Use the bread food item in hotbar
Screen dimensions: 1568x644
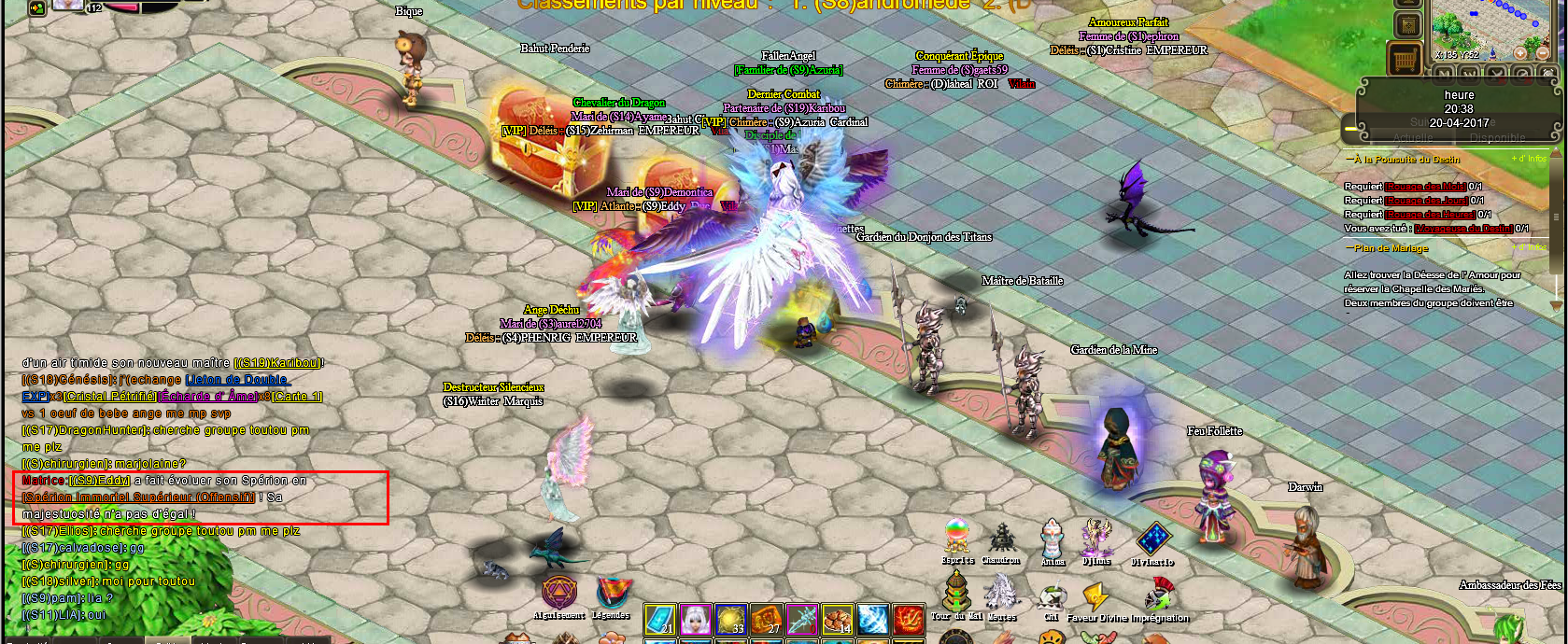coord(838,620)
